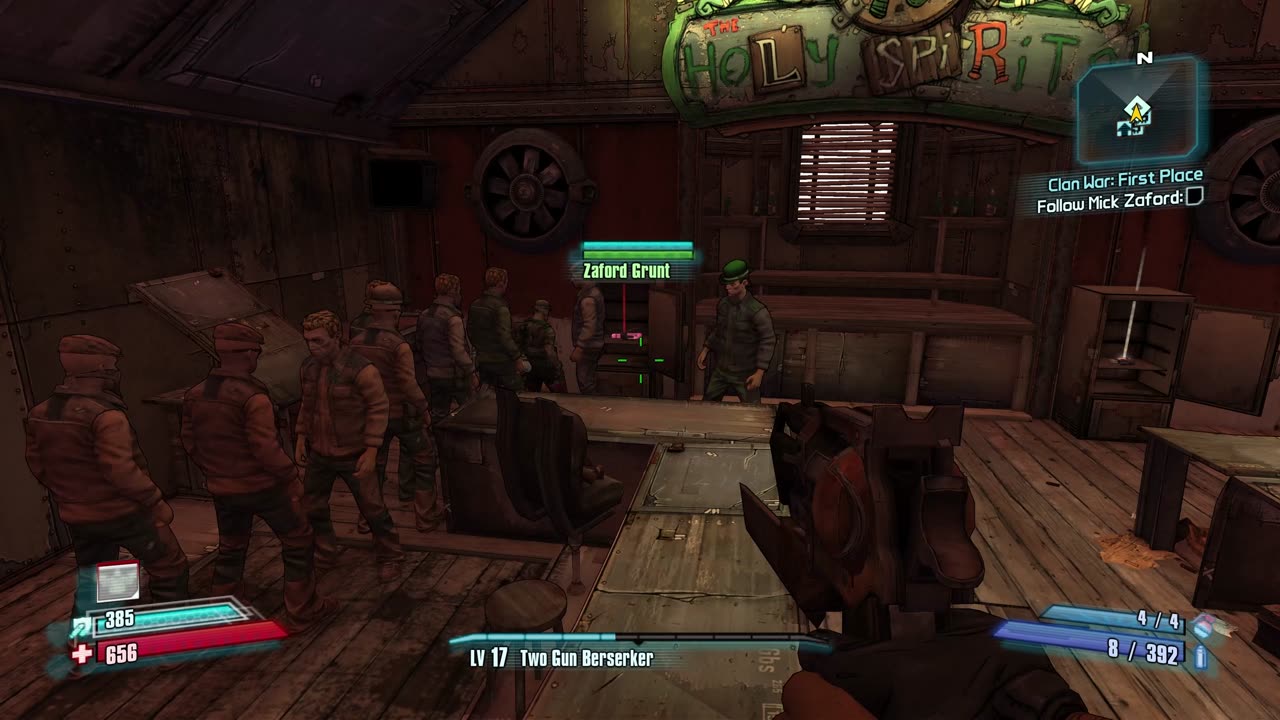Viewport: 1280px width, 720px height.
Task: Toggle the Follow Mick Zaford objective checkbox
Action: [x=1193, y=198]
